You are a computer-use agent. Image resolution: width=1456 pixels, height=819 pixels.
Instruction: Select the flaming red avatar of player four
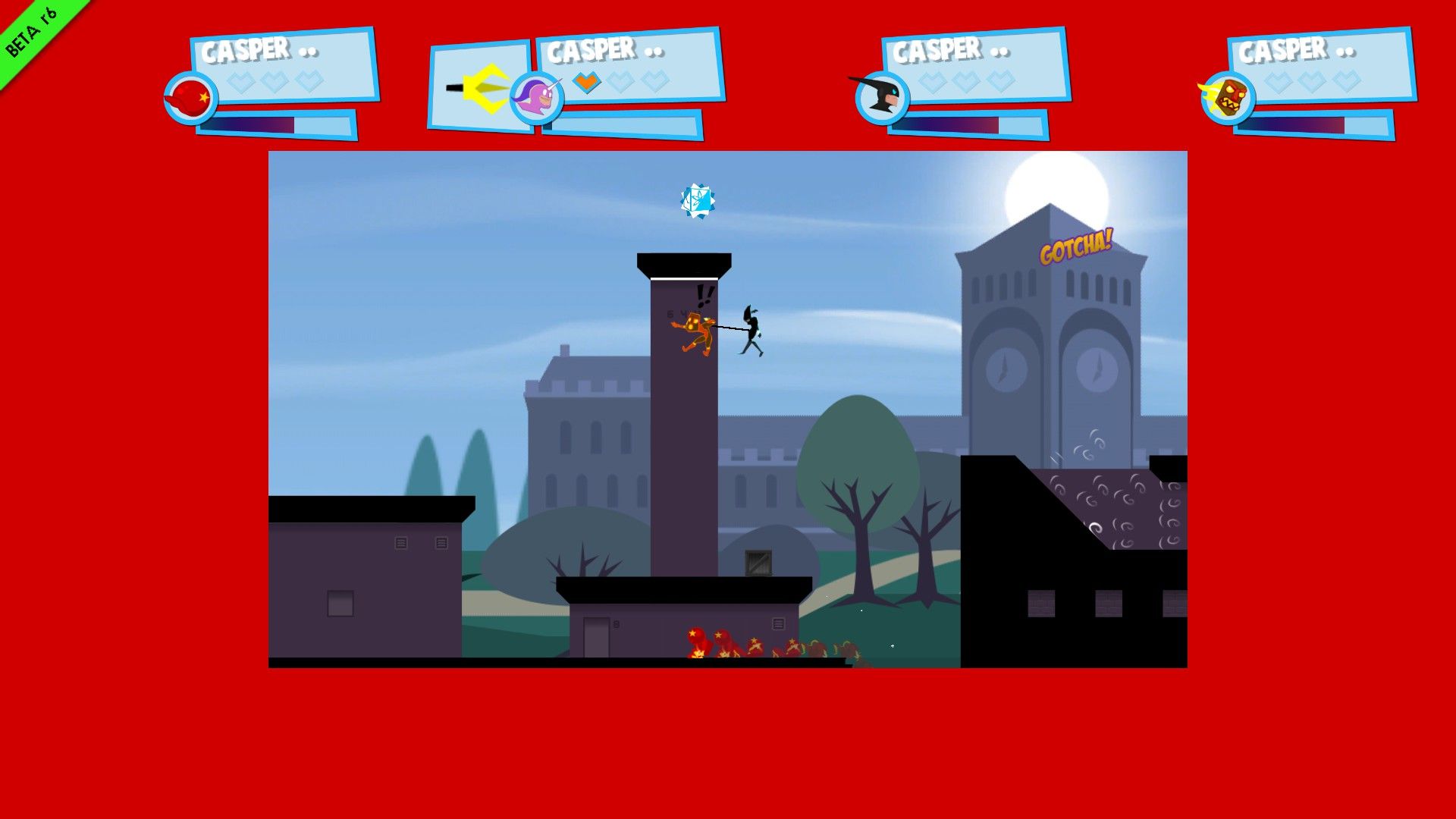click(1228, 97)
